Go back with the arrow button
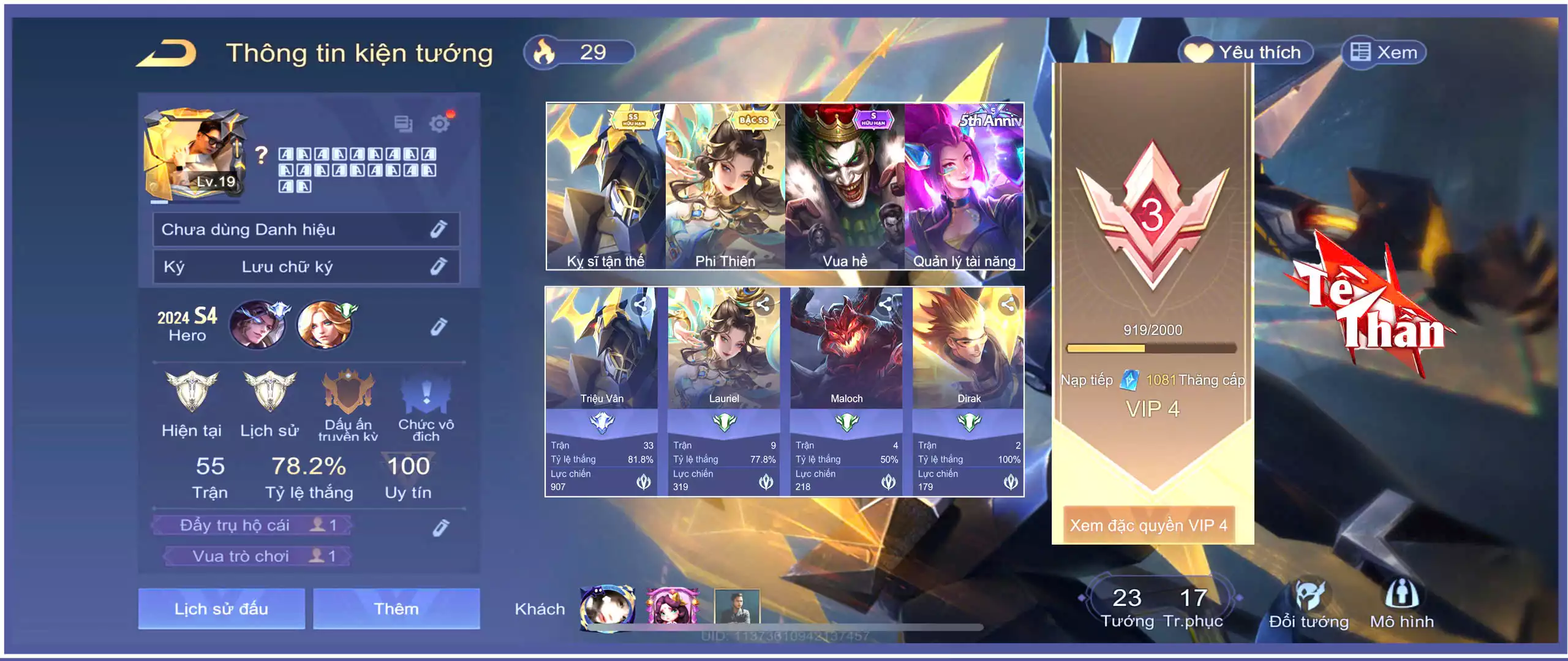Viewport: 1568px width, 661px height. pos(167,53)
